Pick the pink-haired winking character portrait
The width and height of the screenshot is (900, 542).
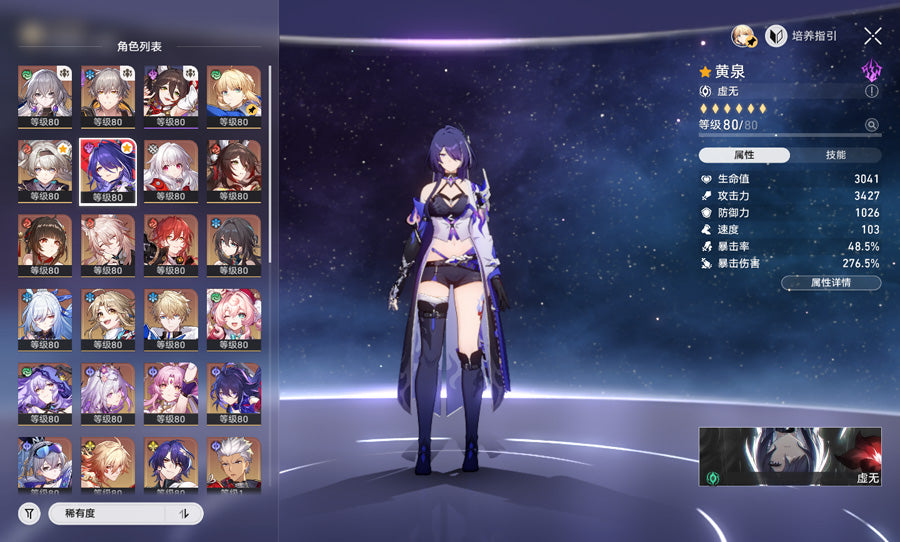click(234, 320)
